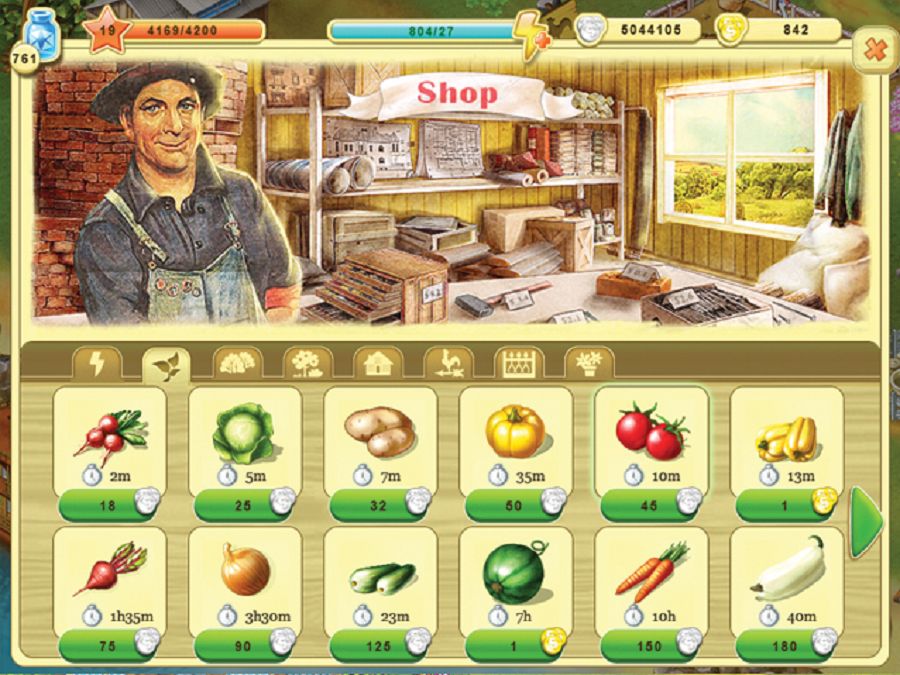This screenshot has width=900, height=675.
Task: Select the house buildings tab
Action: pos(377,364)
